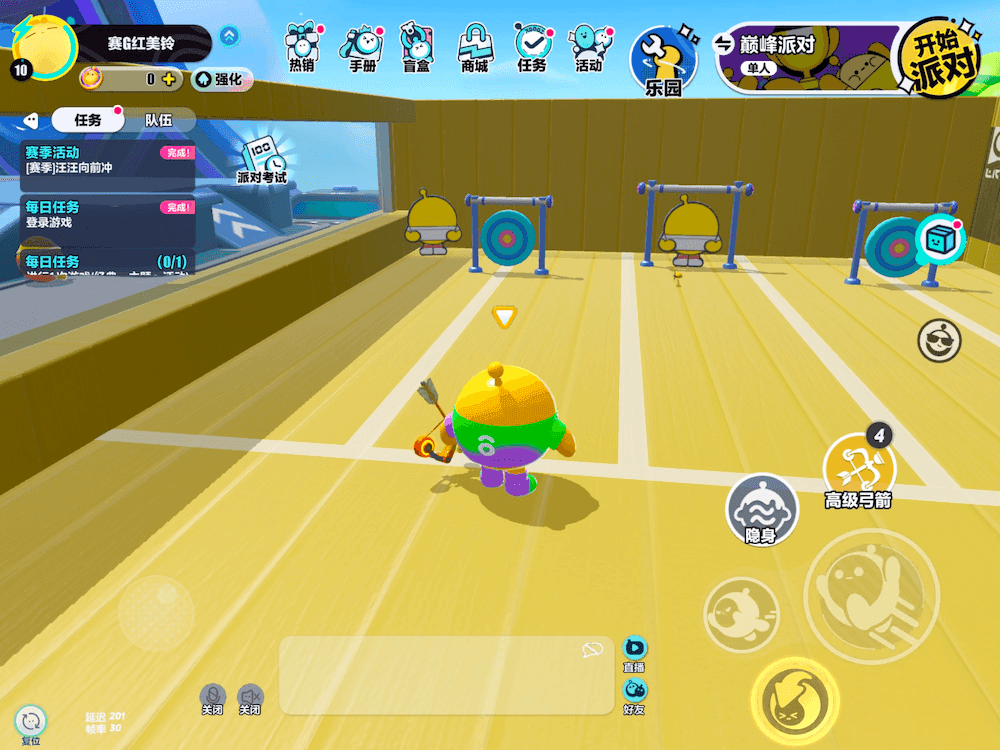Claim the completed 赛季活动 task row

click(108, 160)
